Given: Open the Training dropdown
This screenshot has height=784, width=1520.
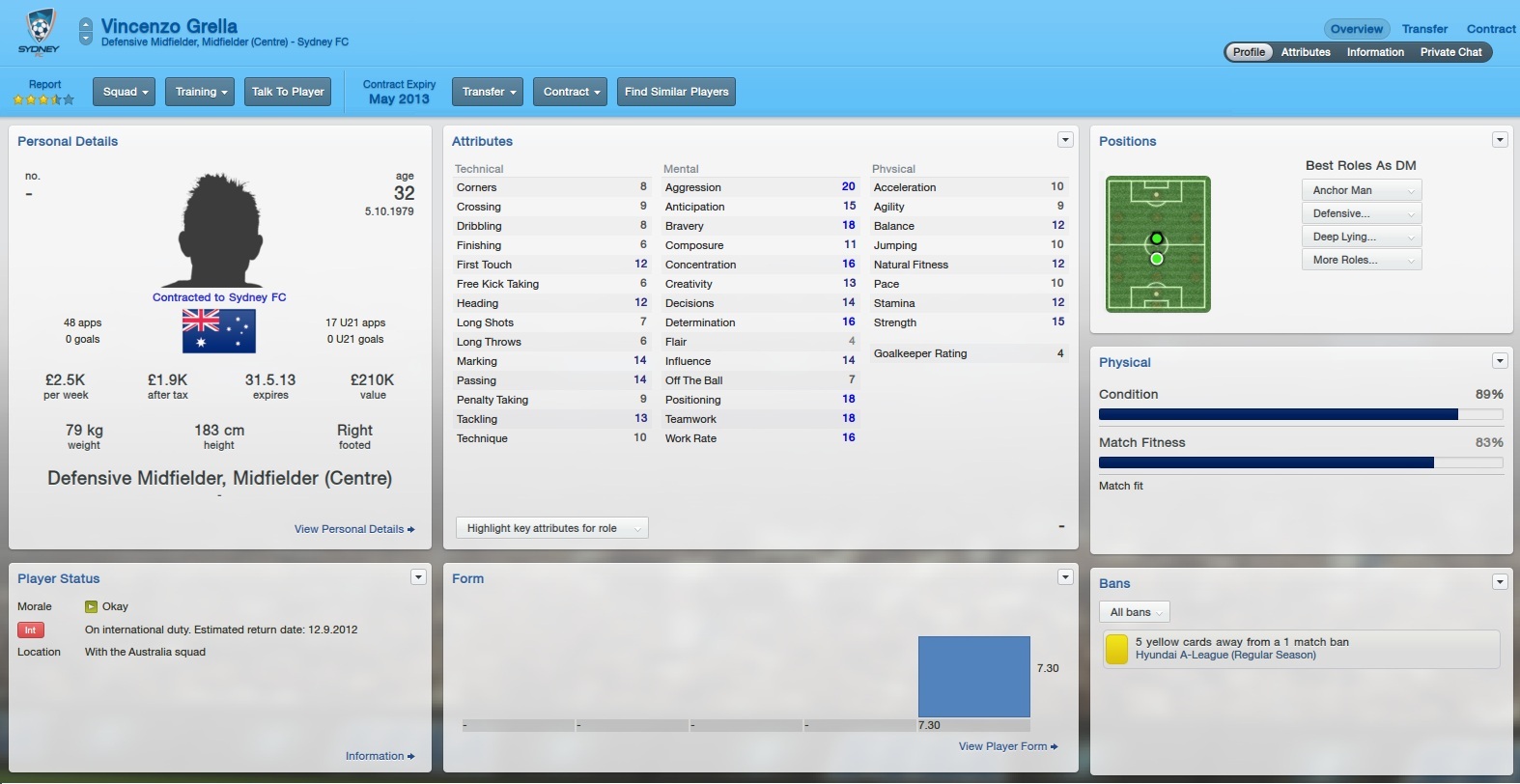Looking at the screenshot, I should [200, 92].
